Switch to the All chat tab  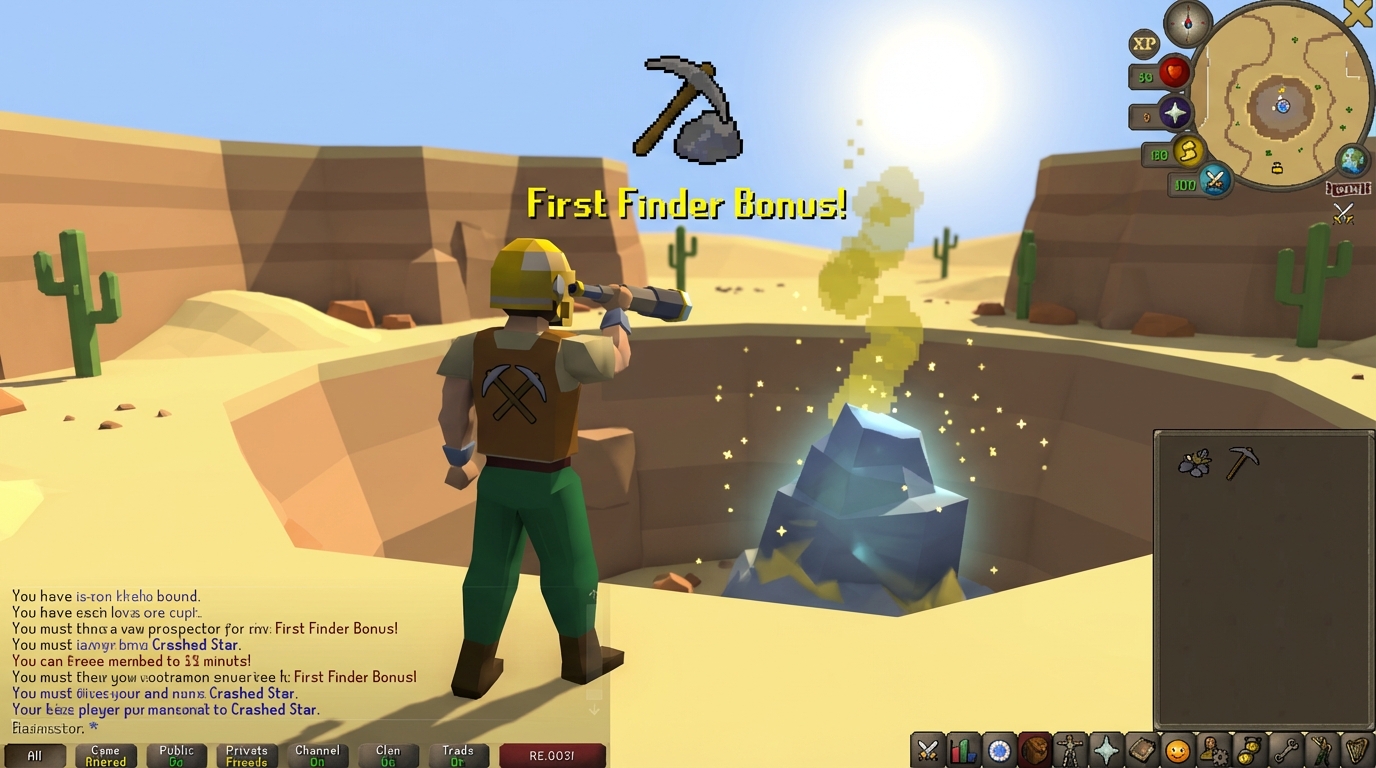[35, 756]
